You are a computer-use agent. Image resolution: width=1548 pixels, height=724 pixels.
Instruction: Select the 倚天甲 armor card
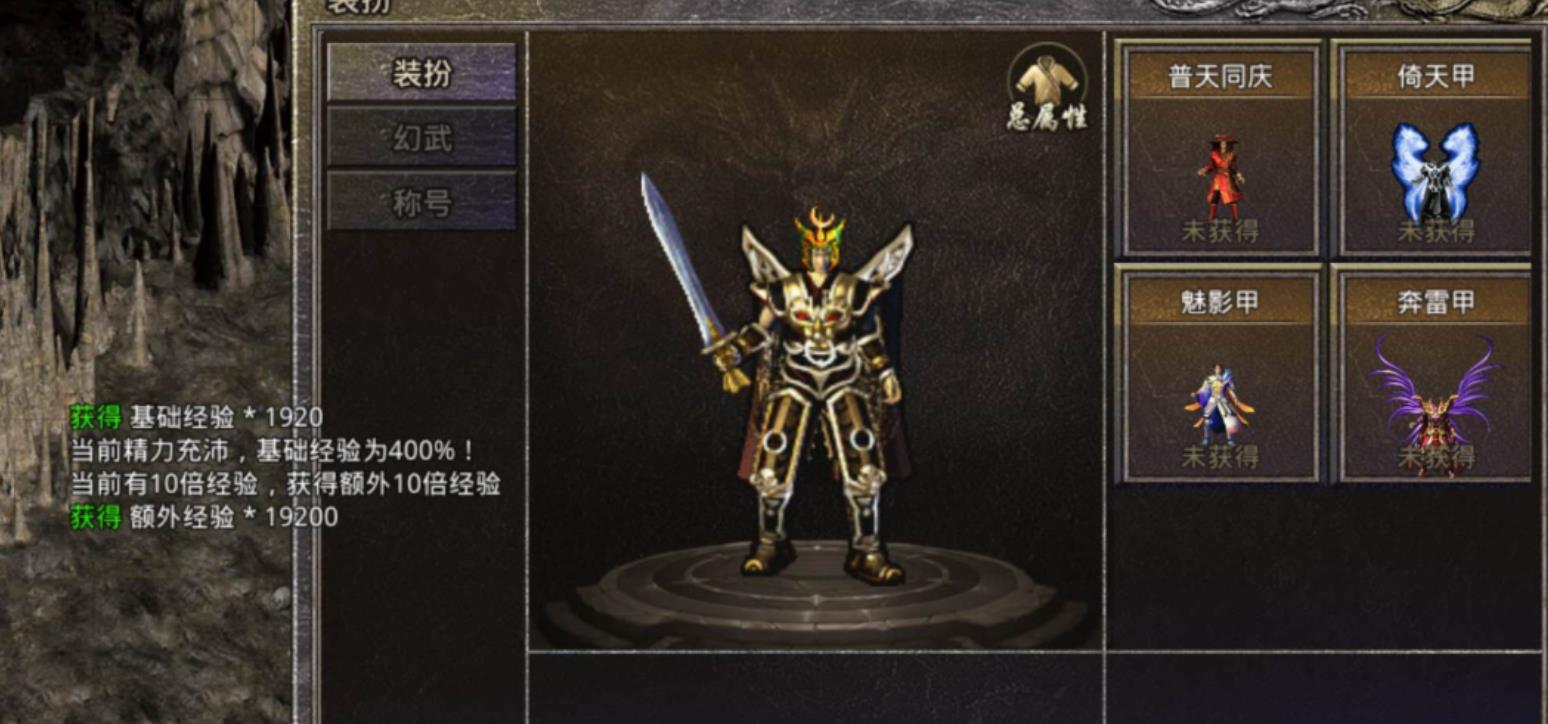1435,150
